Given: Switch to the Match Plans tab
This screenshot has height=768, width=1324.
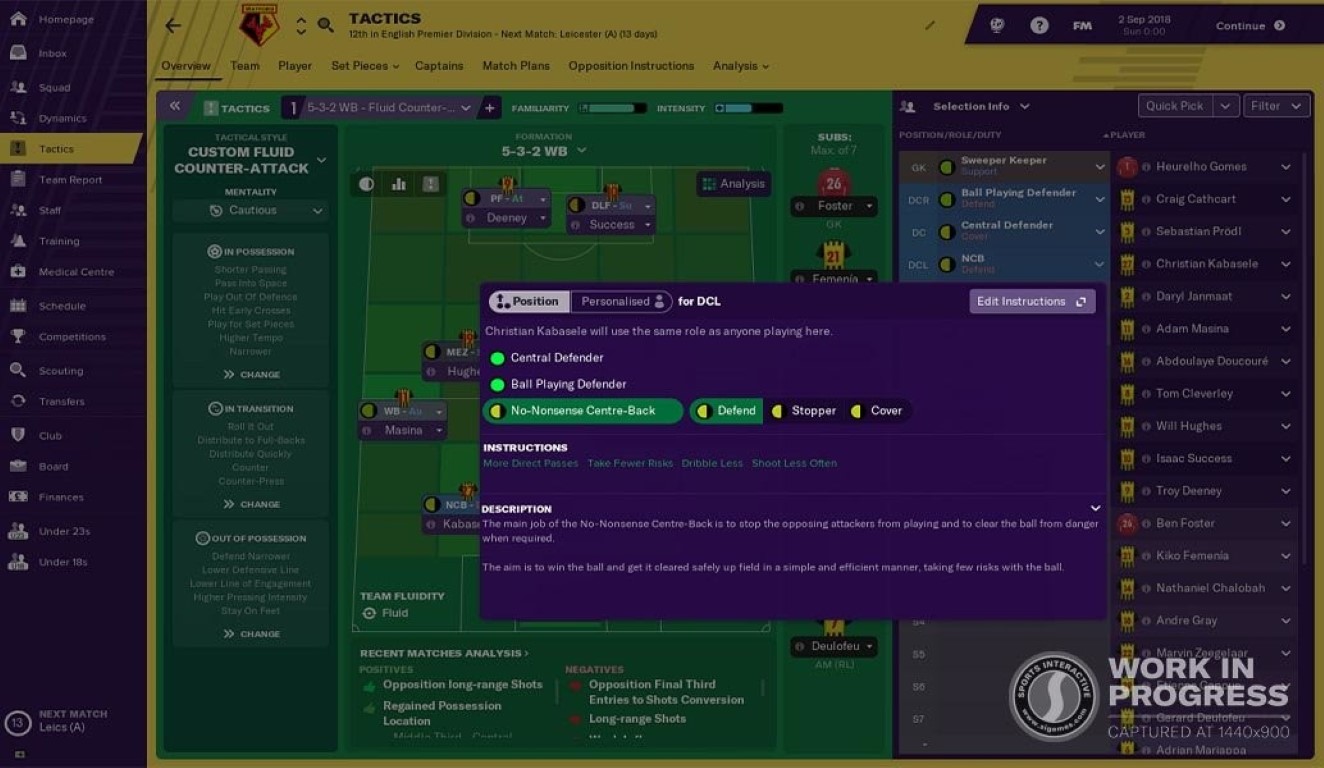Looking at the screenshot, I should tap(516, 66).
